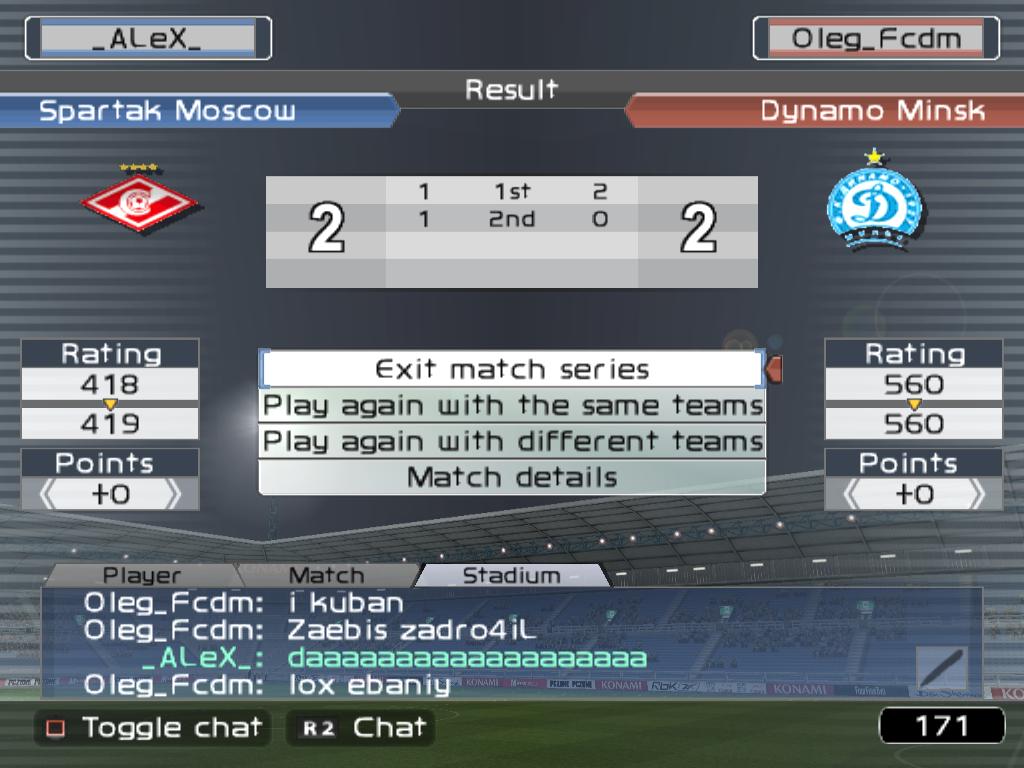Click the _ALeX_ player name plate
The image size is (1024, 768).
point(147,39)
